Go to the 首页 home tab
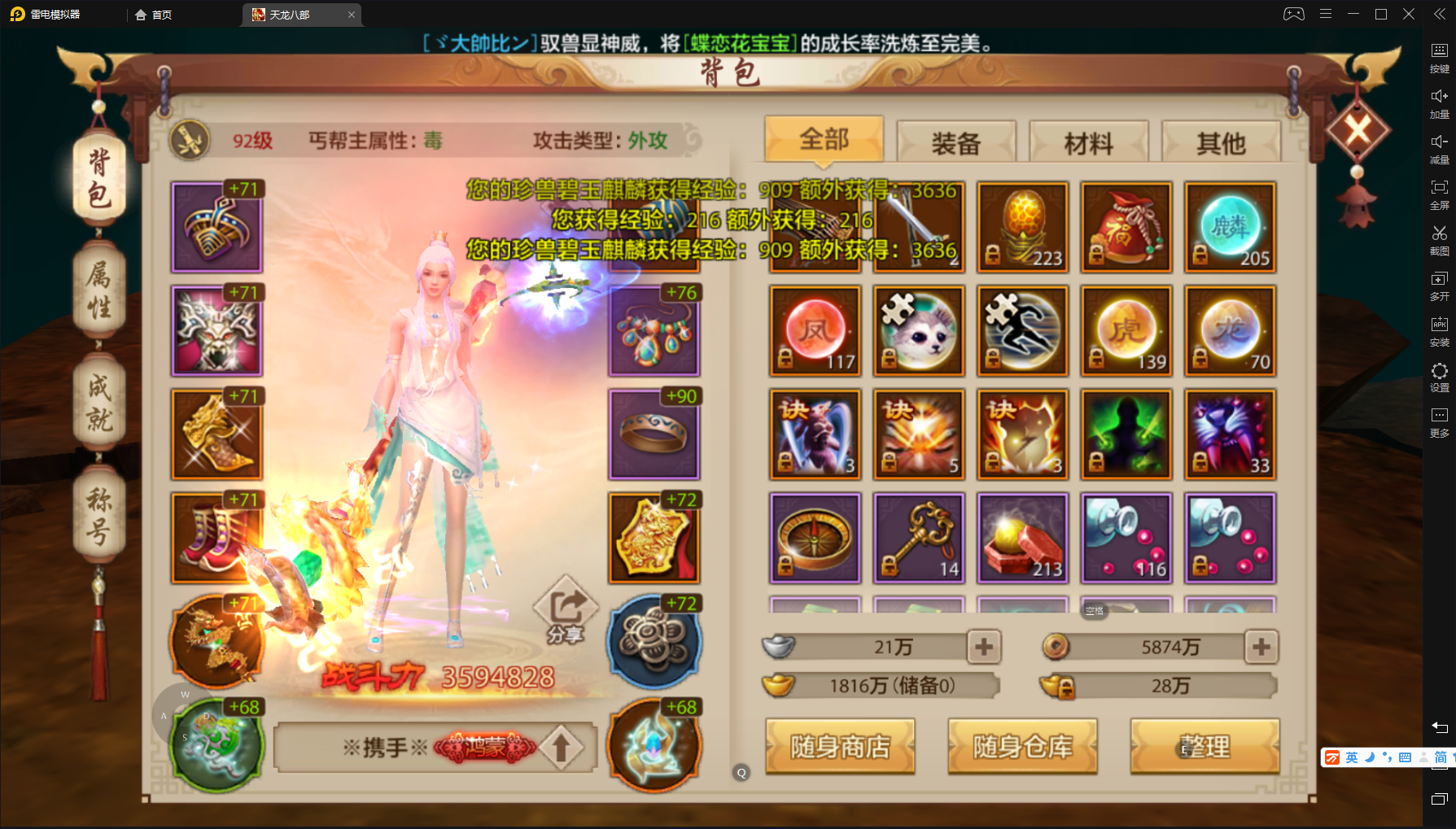1456x829 pixels. (x=153, y=14)
